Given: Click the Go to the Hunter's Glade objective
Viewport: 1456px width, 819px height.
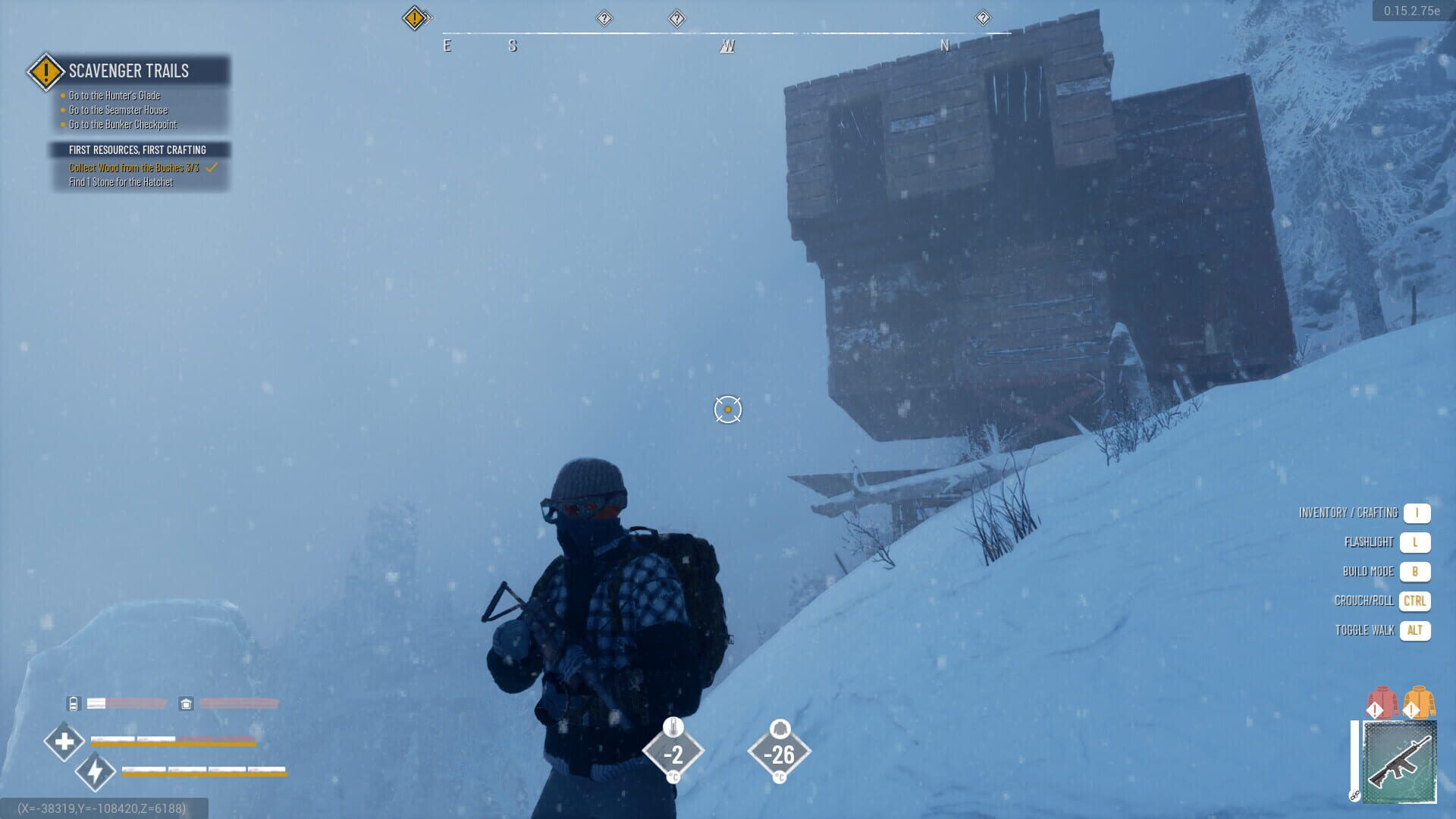Looking at the screenshot, I should (114, 96).
